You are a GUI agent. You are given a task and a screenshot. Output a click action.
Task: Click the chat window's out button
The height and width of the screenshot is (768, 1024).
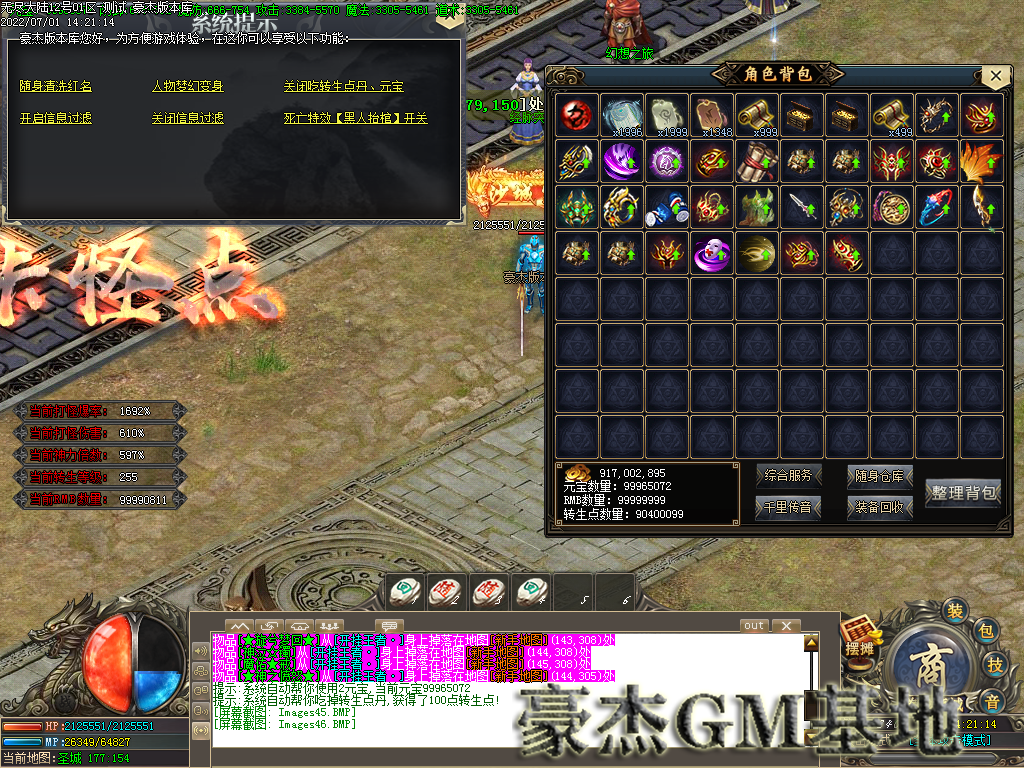pyautogui.click(x=754, y=626)
